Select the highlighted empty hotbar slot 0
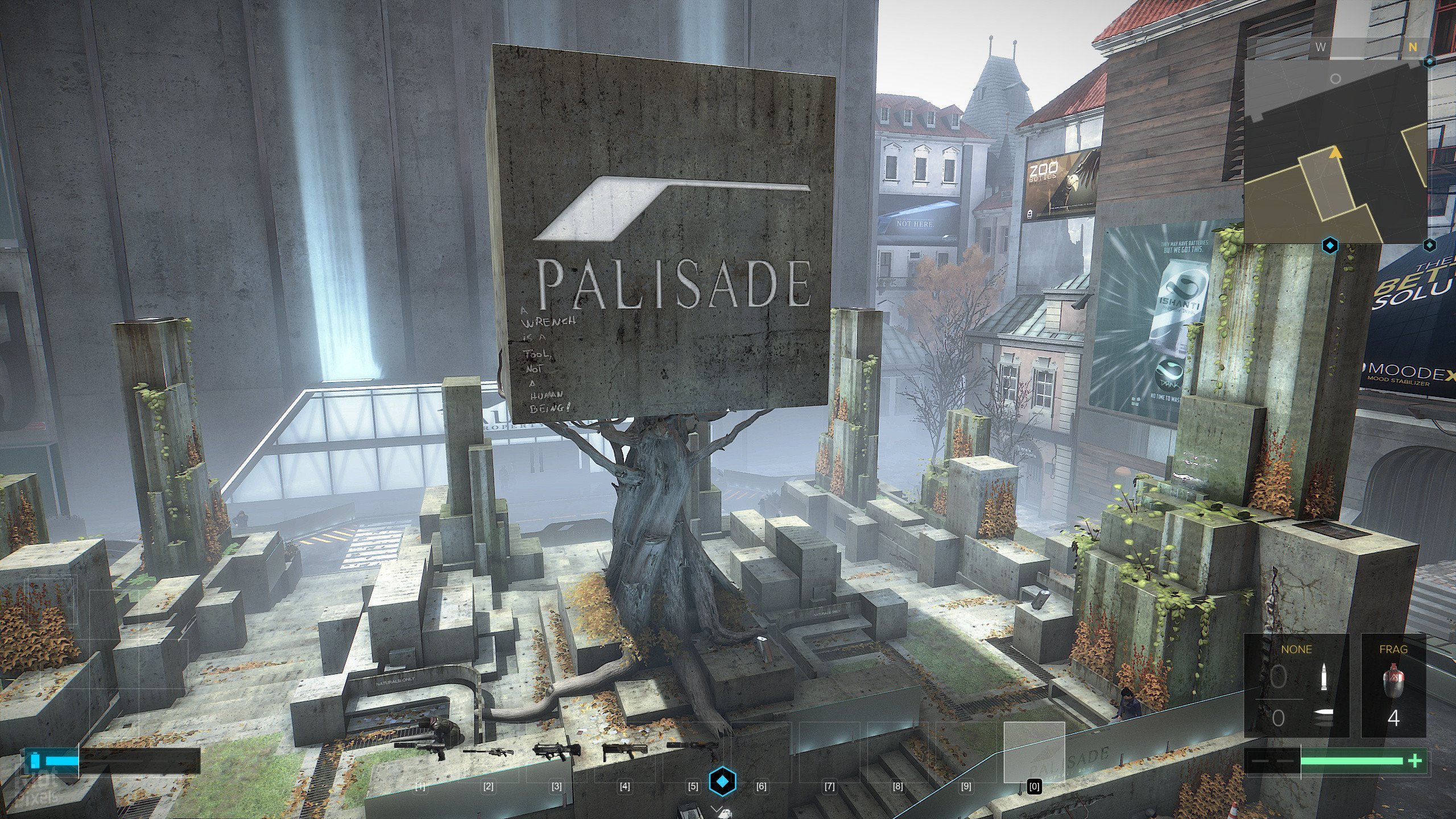The image size is (1456, 819). [x=1034, y=752]
